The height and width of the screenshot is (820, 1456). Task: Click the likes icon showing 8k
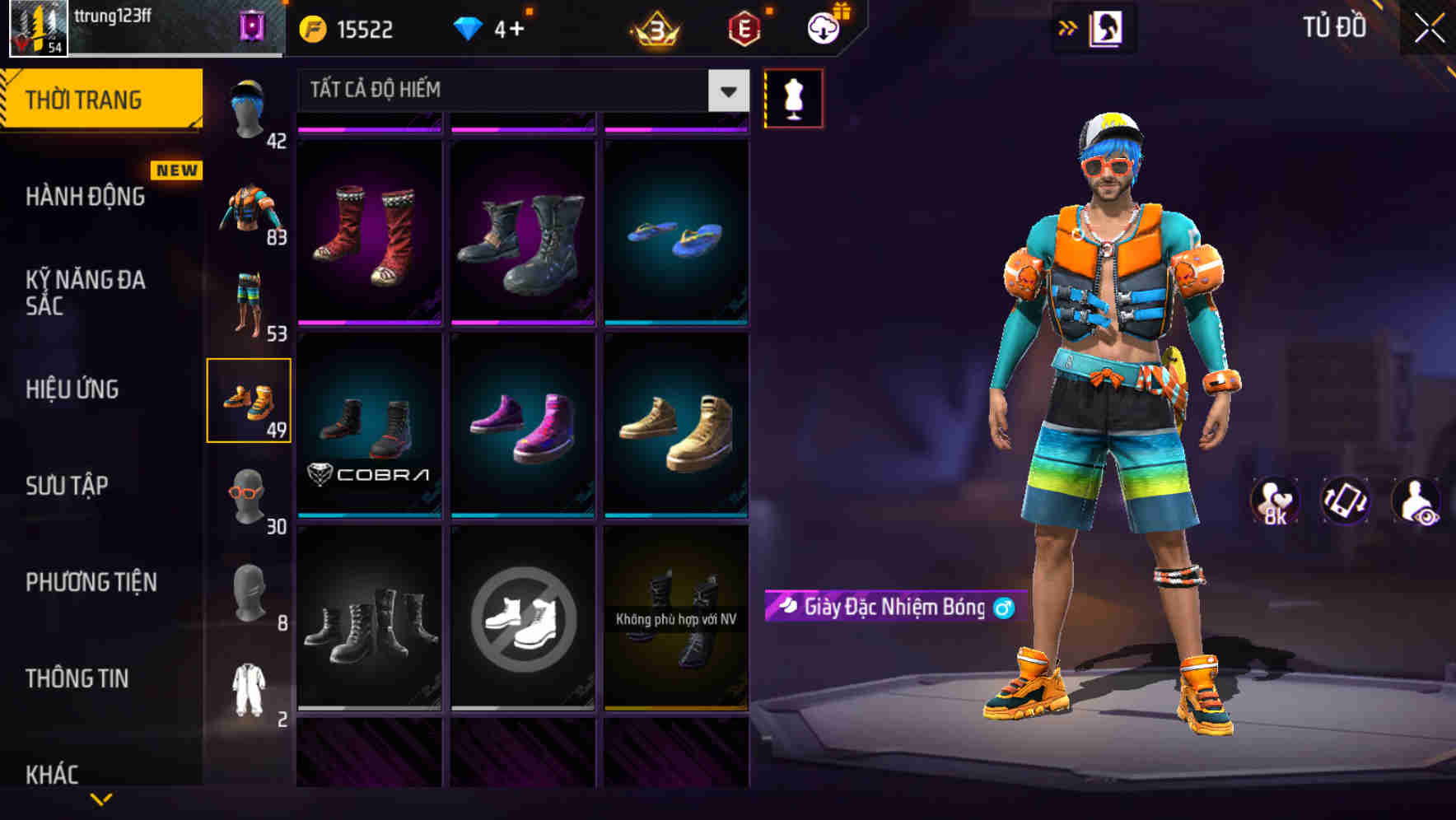[x=1275, y=502]
